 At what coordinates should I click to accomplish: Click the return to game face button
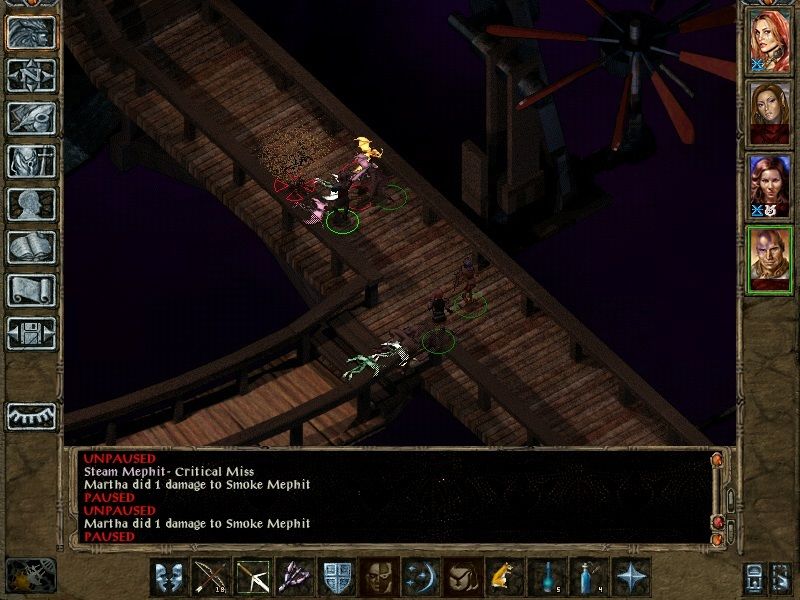(31, 31)
